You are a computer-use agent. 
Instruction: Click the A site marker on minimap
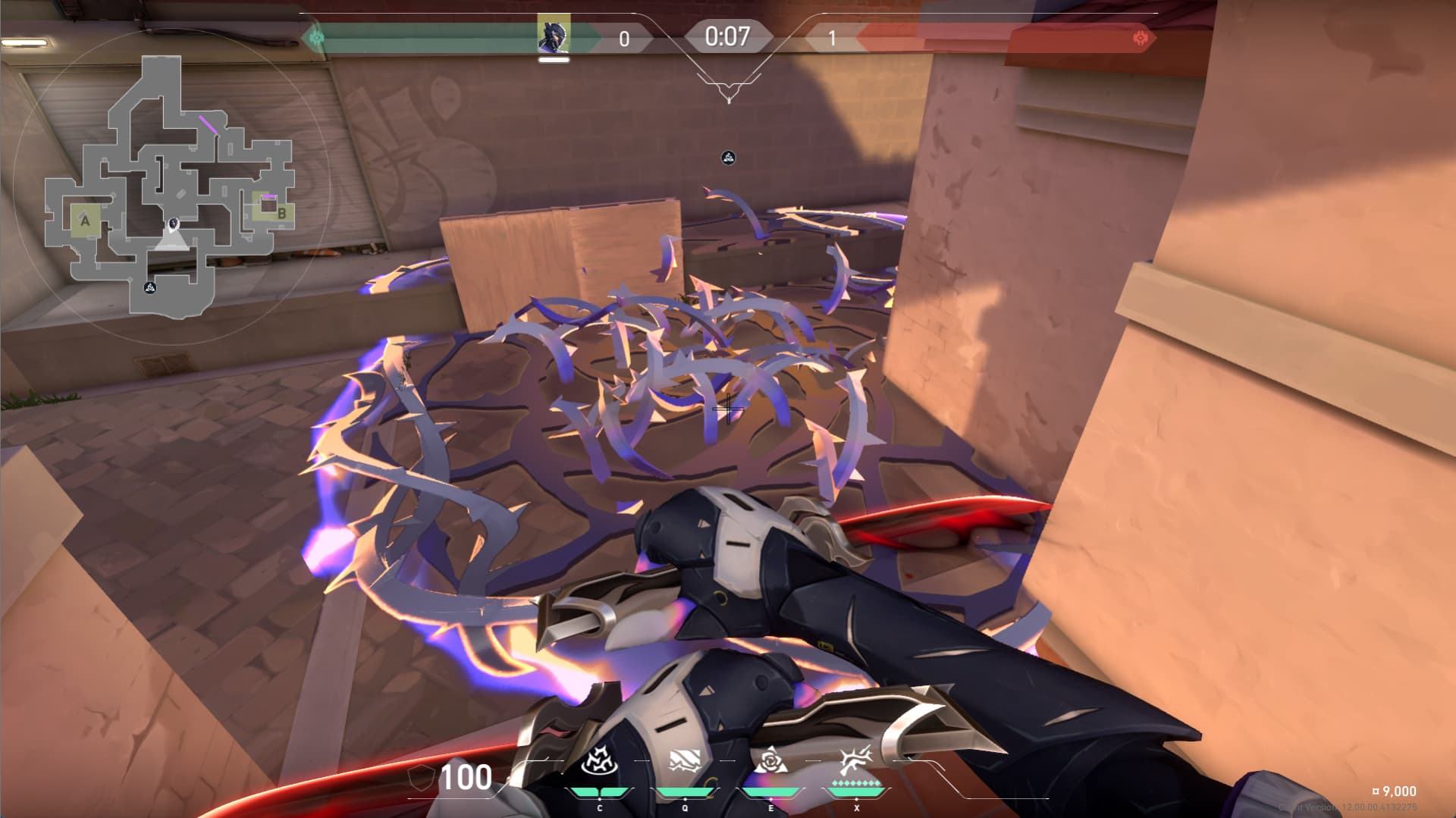point(85,221)
